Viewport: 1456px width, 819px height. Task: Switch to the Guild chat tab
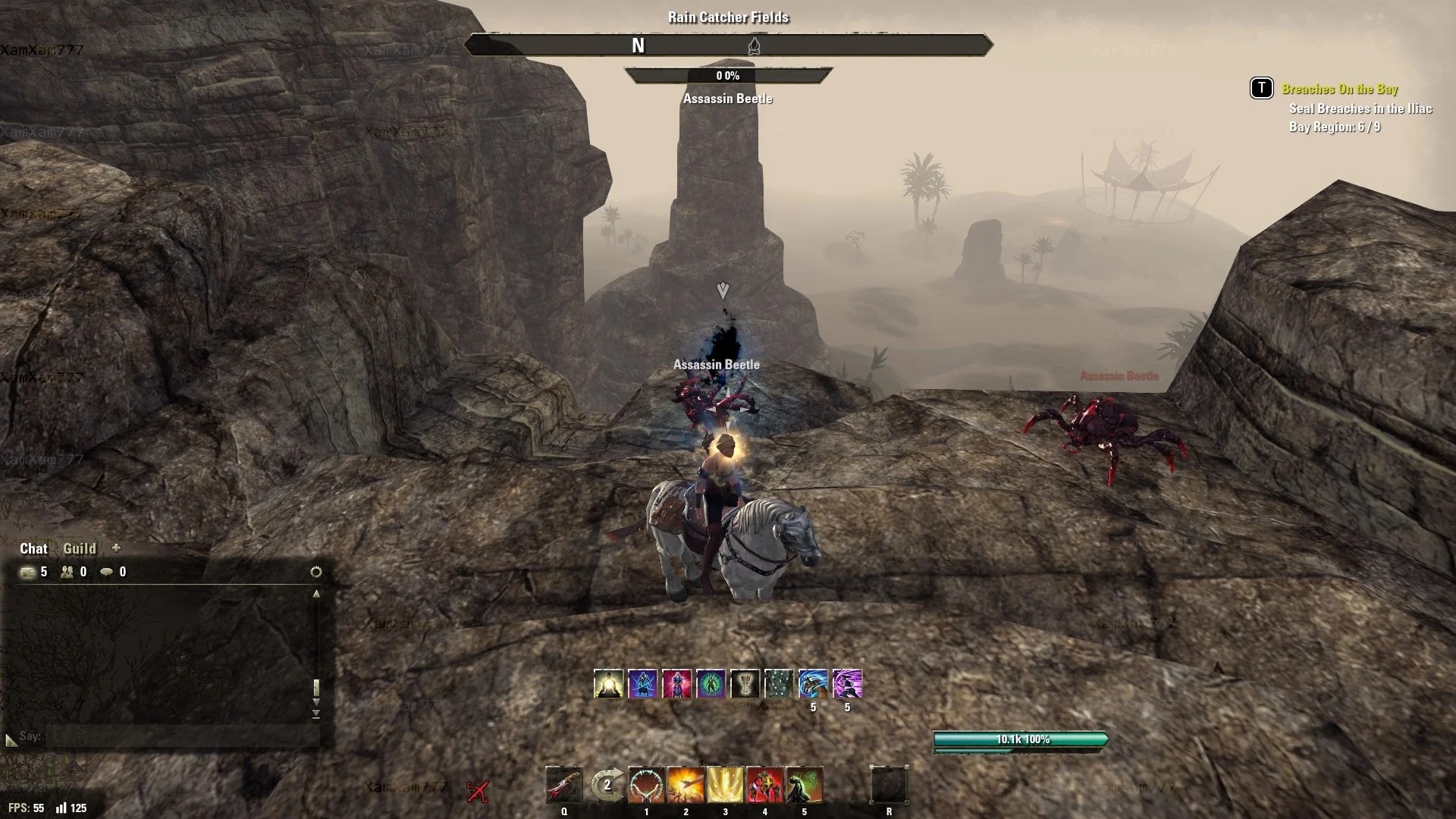click(79, 548)
